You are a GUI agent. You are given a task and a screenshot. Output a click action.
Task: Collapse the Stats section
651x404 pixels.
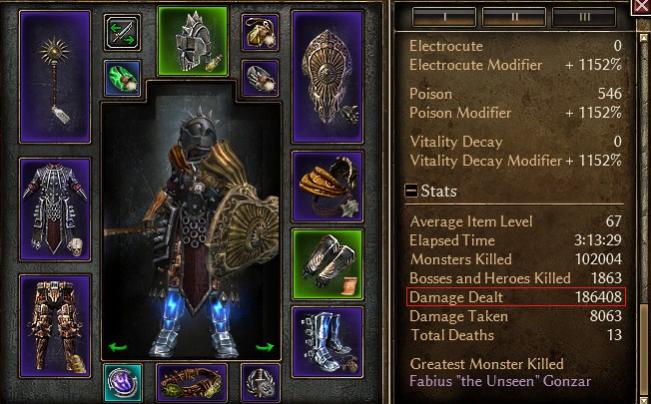(x=411, y=191)
